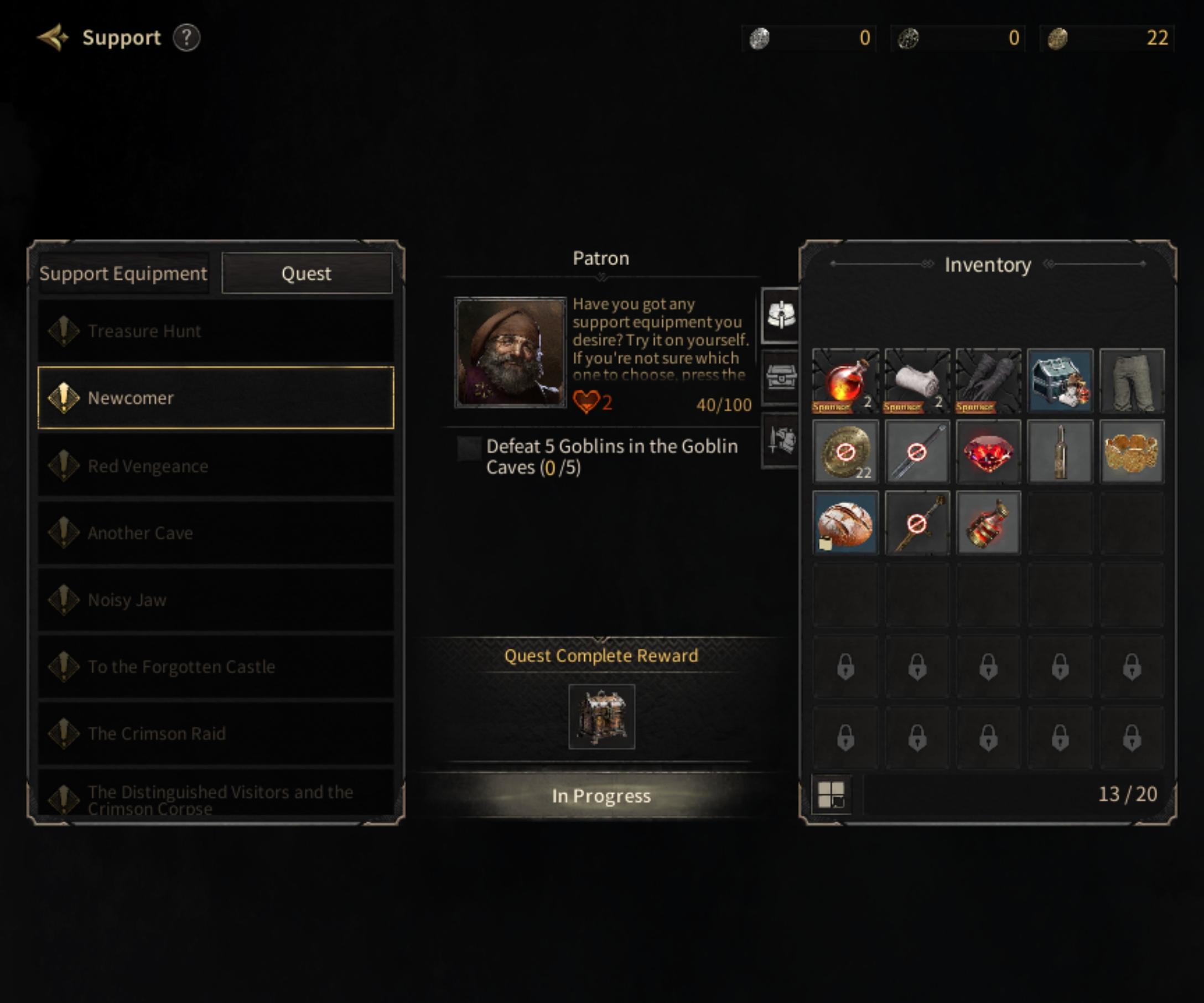Select the bread loaf inventory slot

[845, 523]
